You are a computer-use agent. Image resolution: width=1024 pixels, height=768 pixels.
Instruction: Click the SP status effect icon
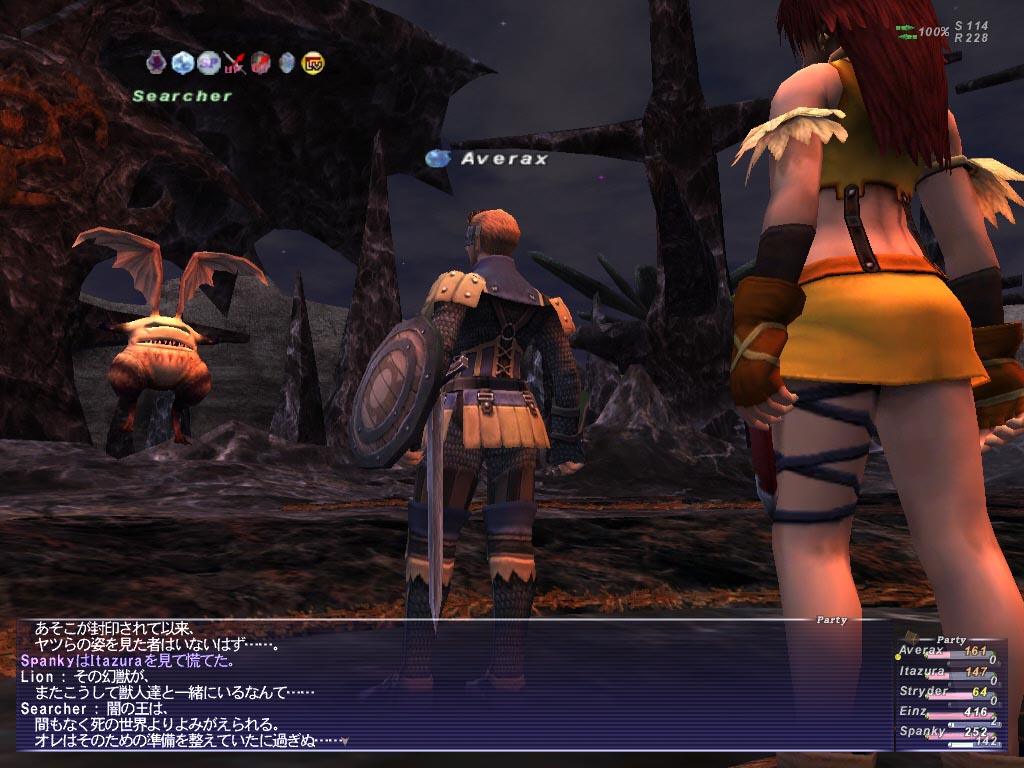point(208,63)
